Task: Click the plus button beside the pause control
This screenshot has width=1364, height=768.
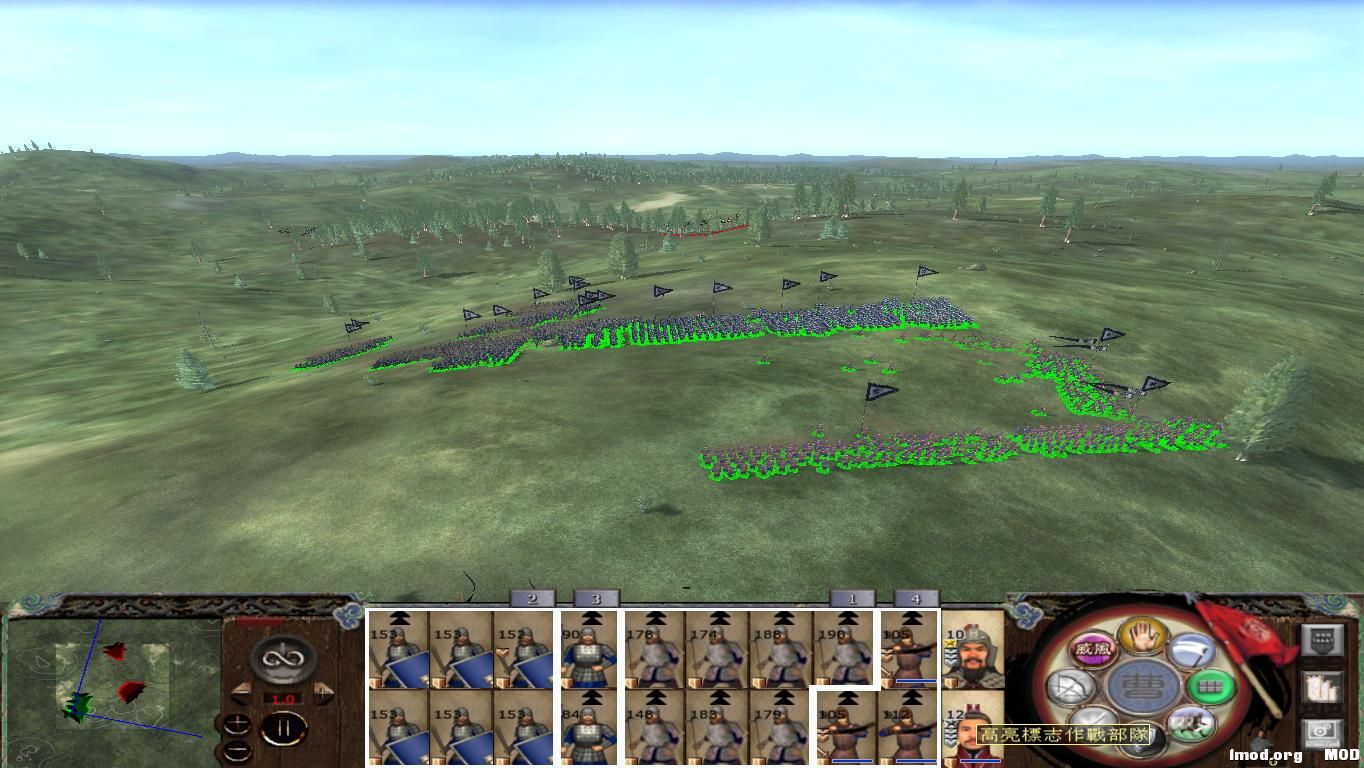Action: click(238, 722)
